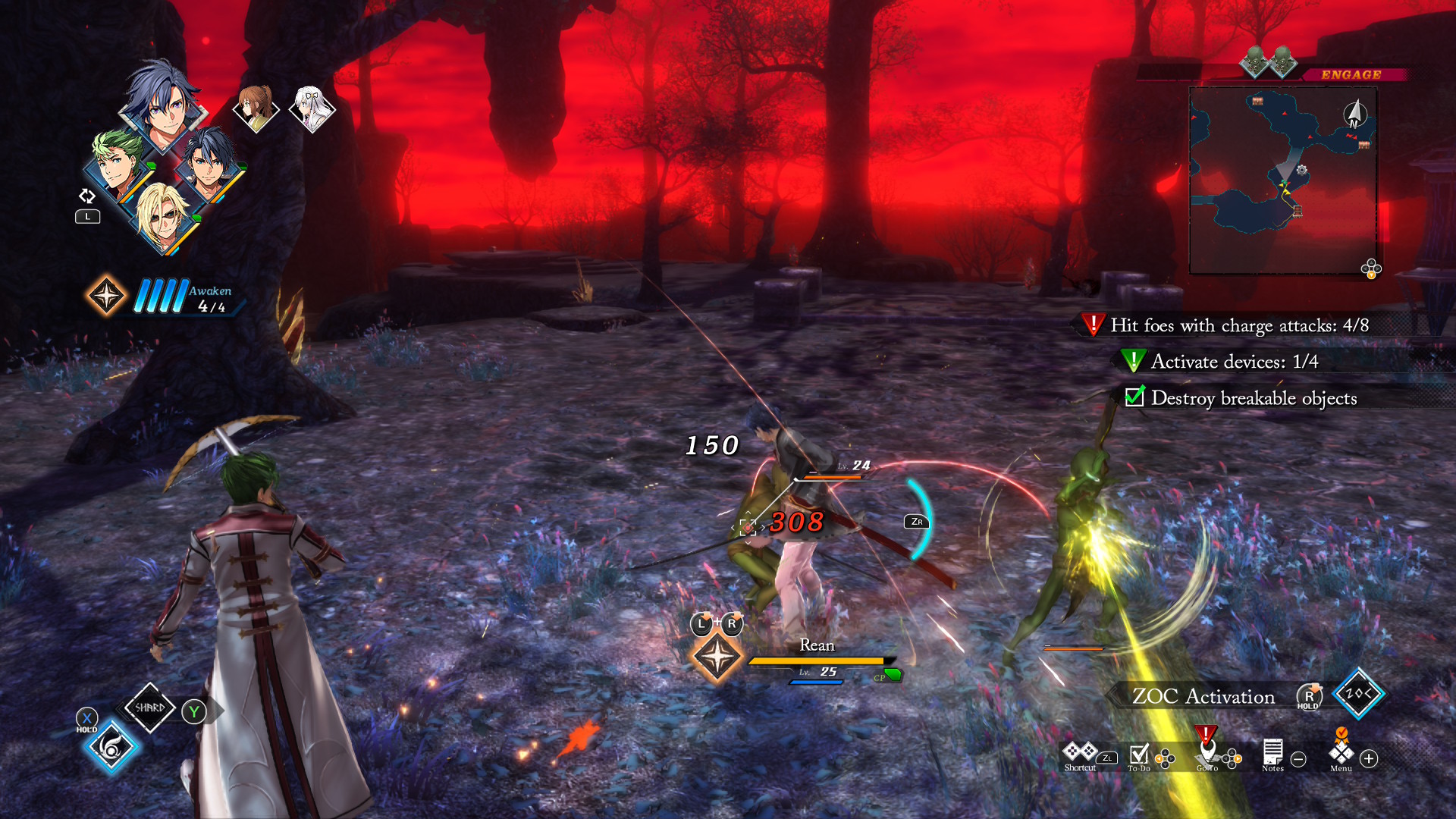
Task: Select the white-haired support character portrait
Action: (x=311, y=108)
